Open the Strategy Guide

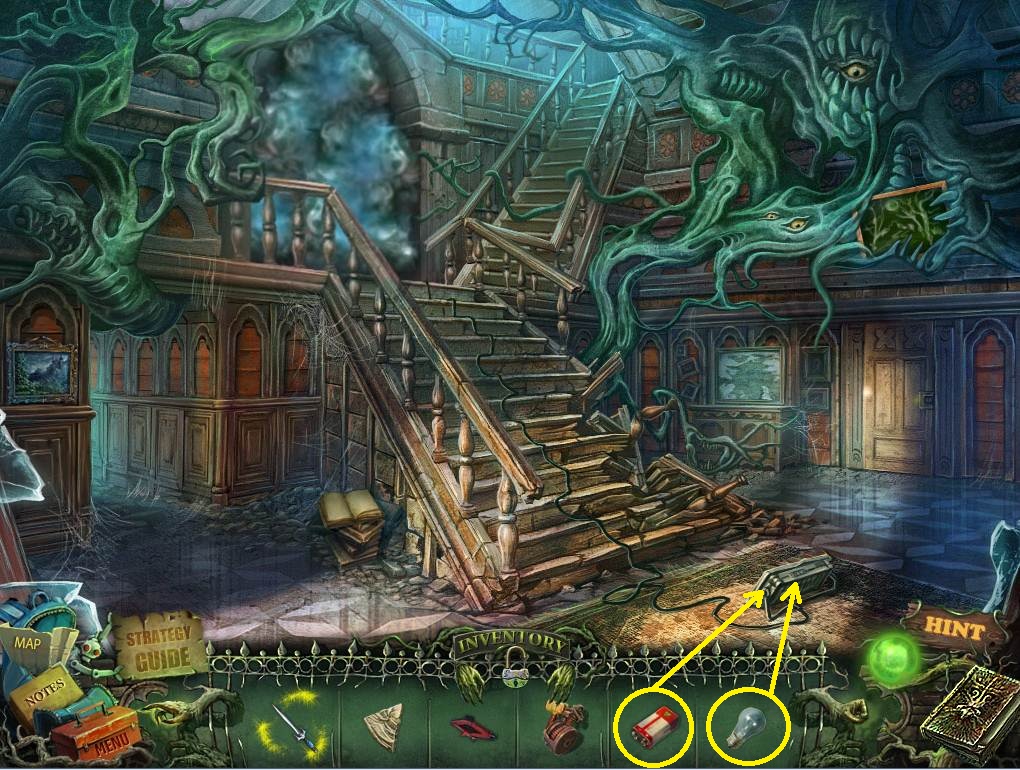click(160, 643)
